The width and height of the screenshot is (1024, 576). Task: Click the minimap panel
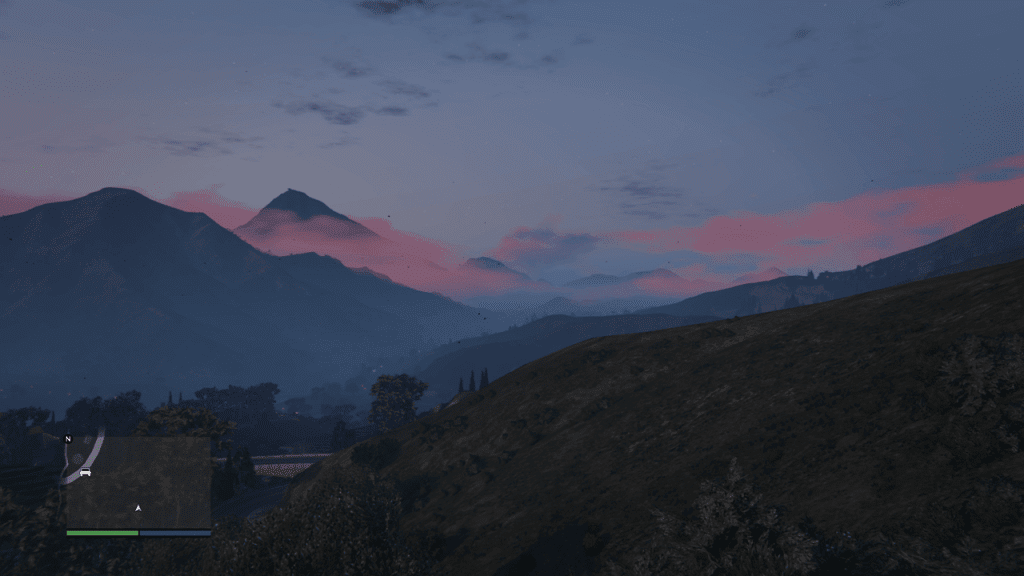click(138, 482)
